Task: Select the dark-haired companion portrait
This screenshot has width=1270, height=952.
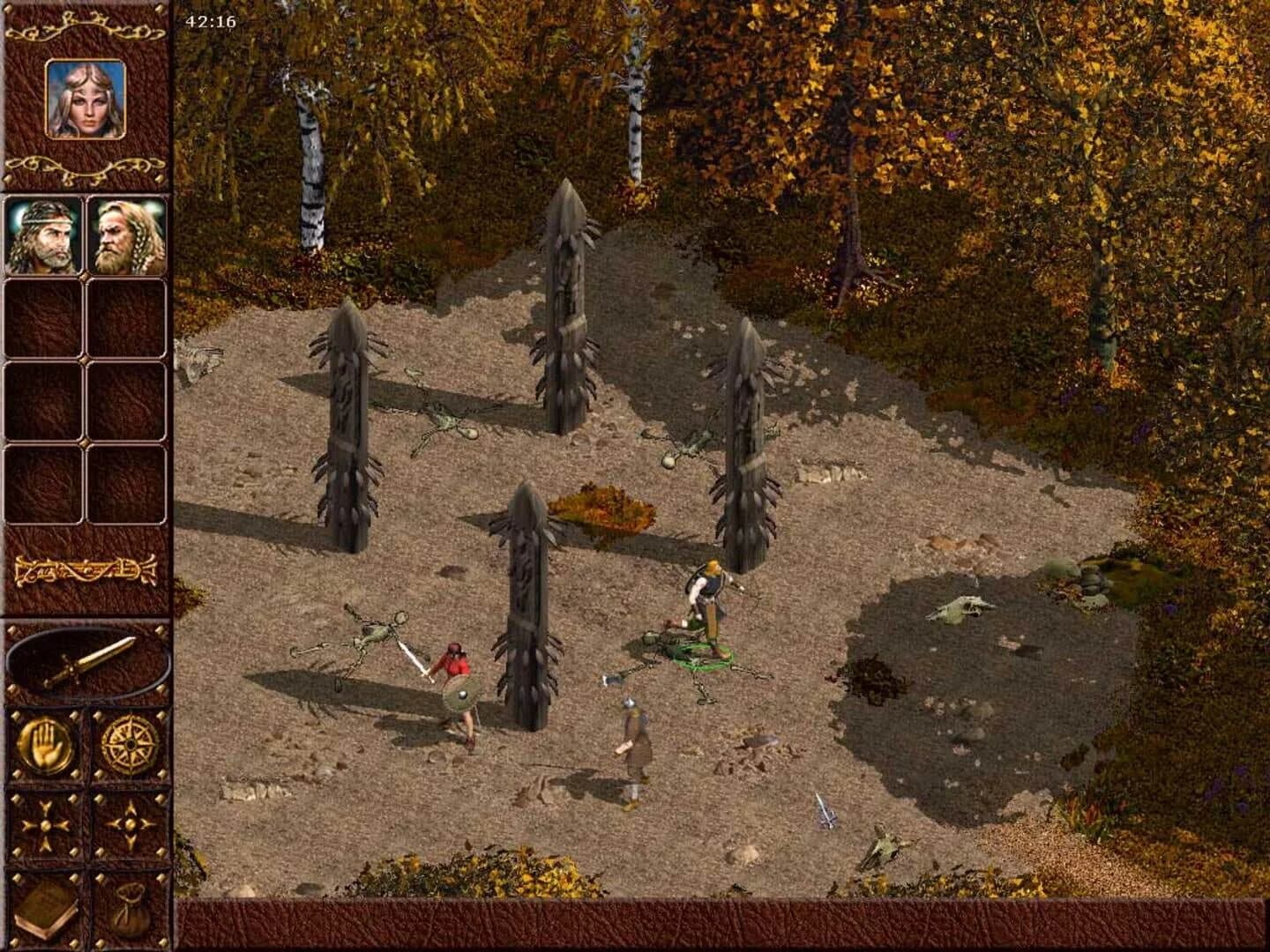Action: pyautogui.click(x=44, y=236)
